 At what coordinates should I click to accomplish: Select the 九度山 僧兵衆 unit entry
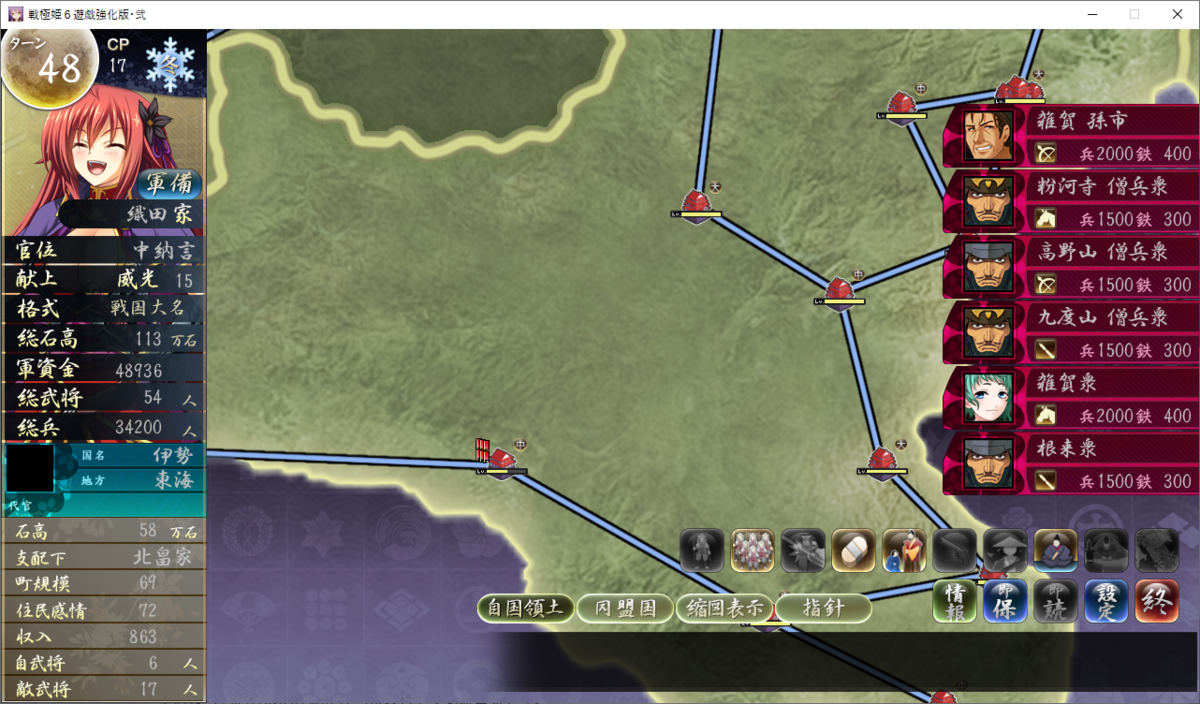click(x=1070, y=334)
